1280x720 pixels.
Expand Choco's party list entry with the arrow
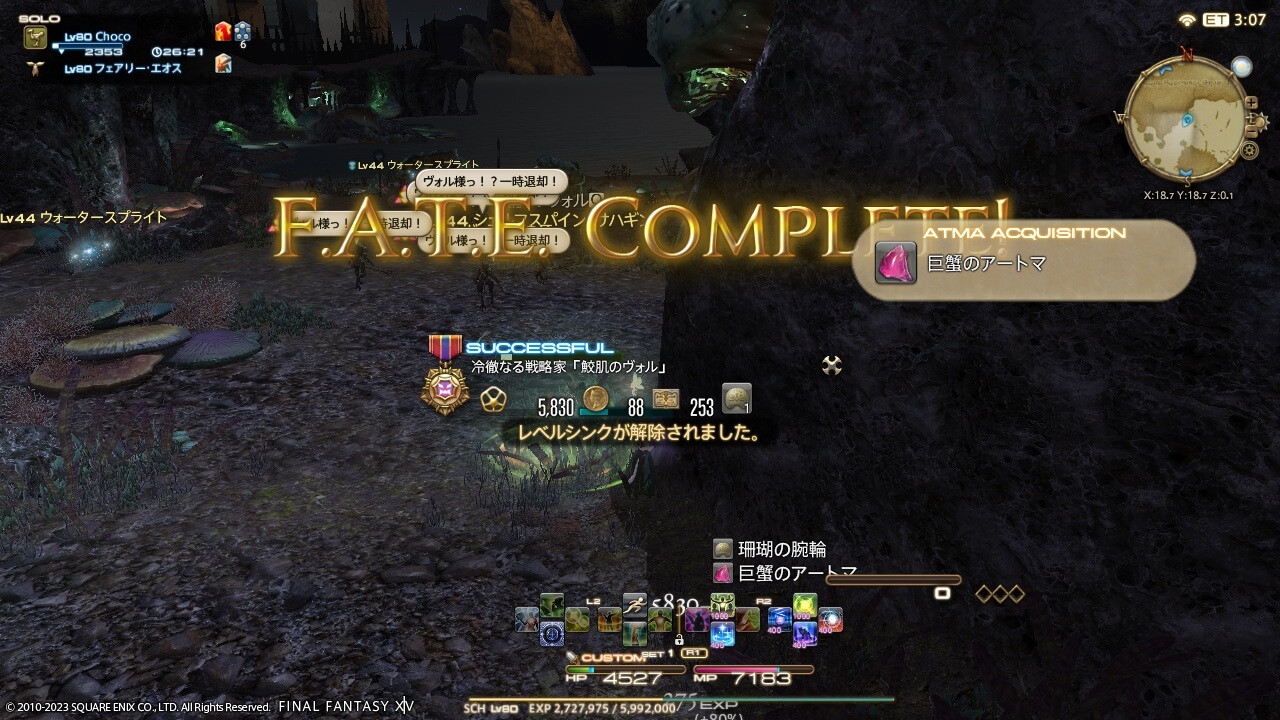61,53
